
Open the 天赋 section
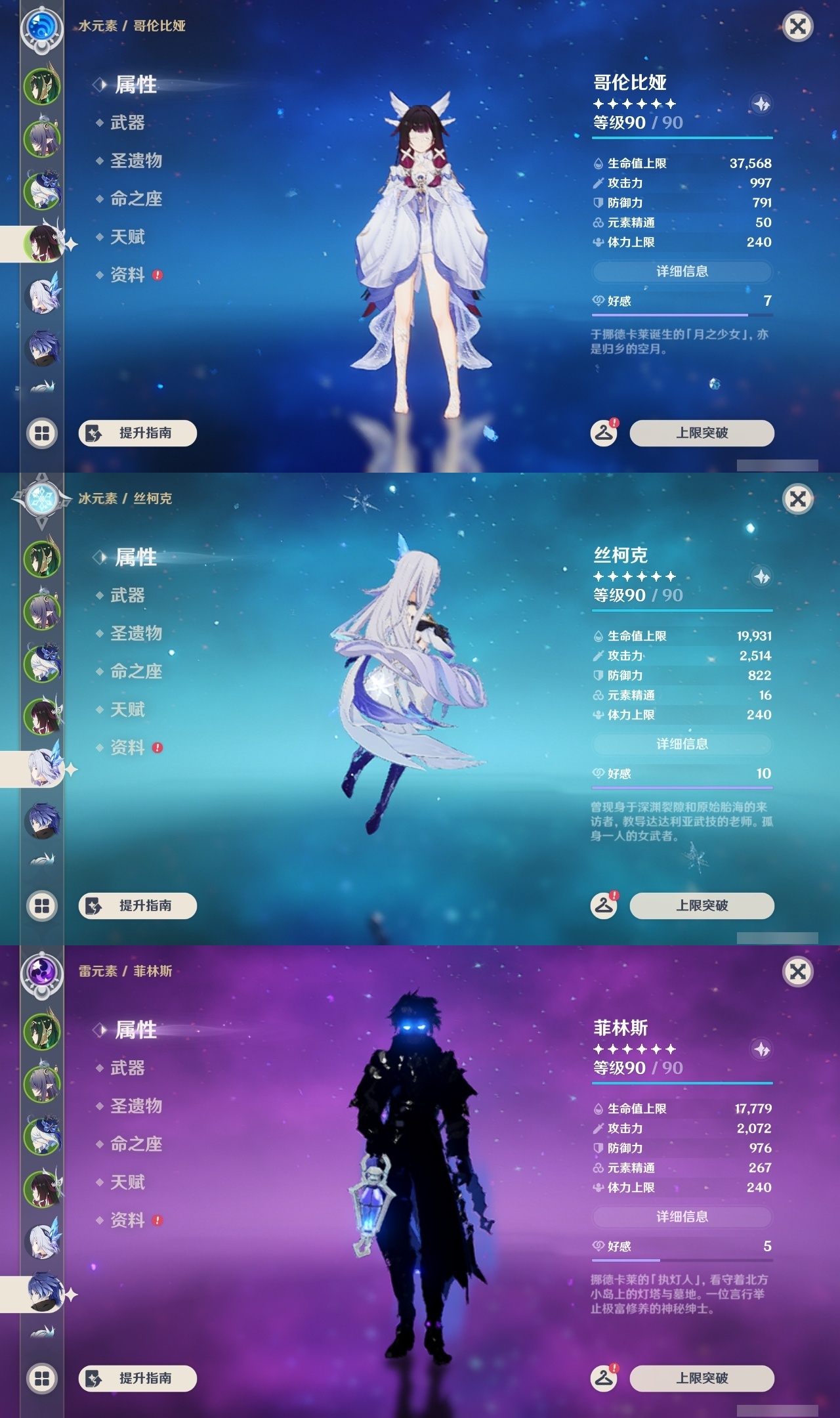point(127,237)
